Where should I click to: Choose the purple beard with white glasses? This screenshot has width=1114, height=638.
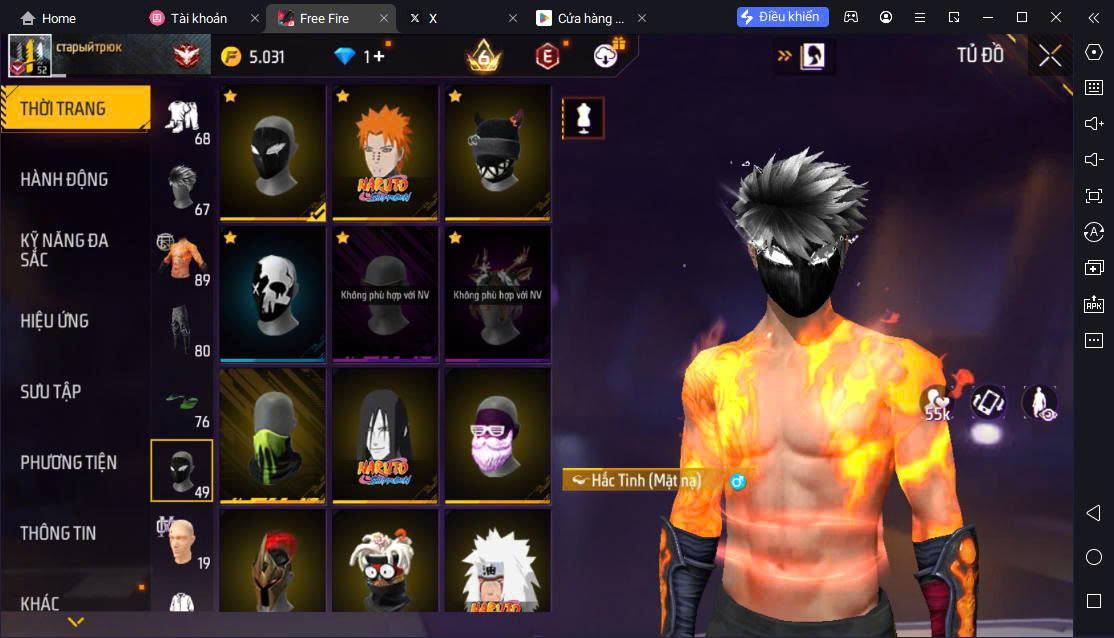498,435
